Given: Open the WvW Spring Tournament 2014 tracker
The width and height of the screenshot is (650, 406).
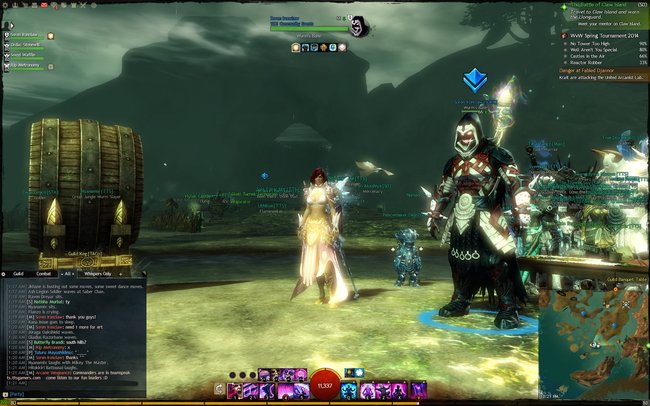Looking at the screenshot, I should point(604,36).
